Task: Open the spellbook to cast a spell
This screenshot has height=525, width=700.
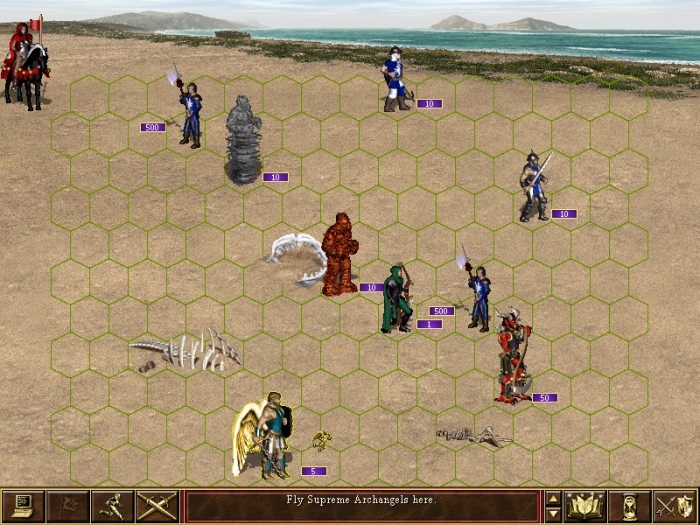Action: click(x=585, y=506)
